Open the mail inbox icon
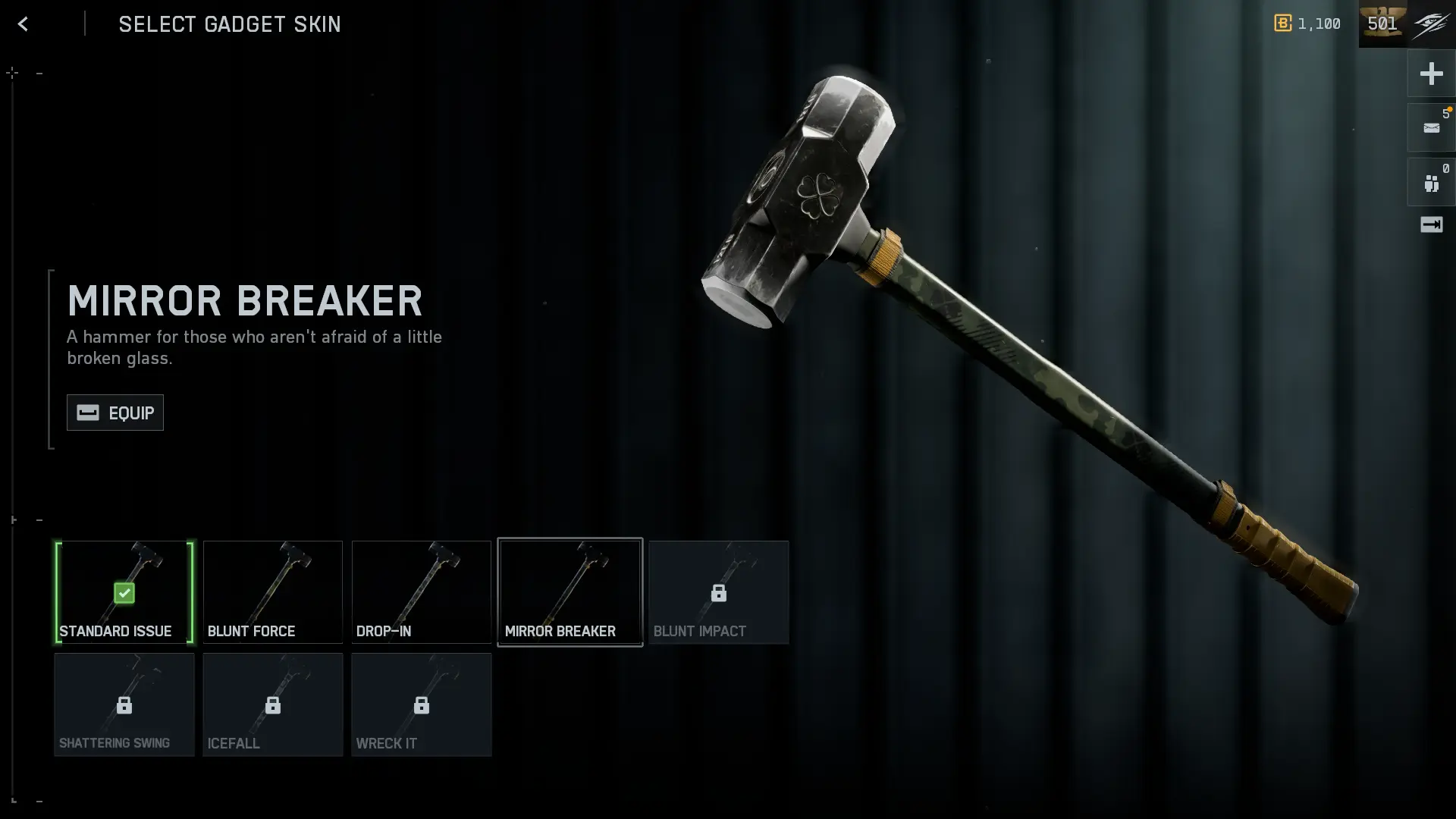 1431,128
